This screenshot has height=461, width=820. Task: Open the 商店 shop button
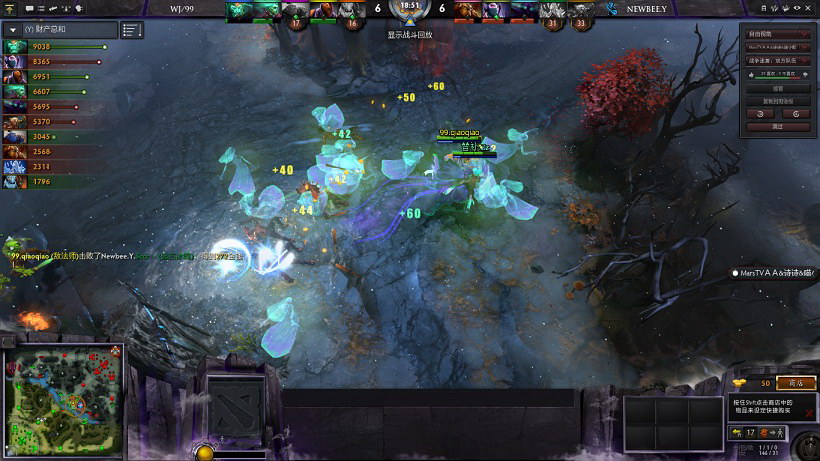(x=796, y=383)
